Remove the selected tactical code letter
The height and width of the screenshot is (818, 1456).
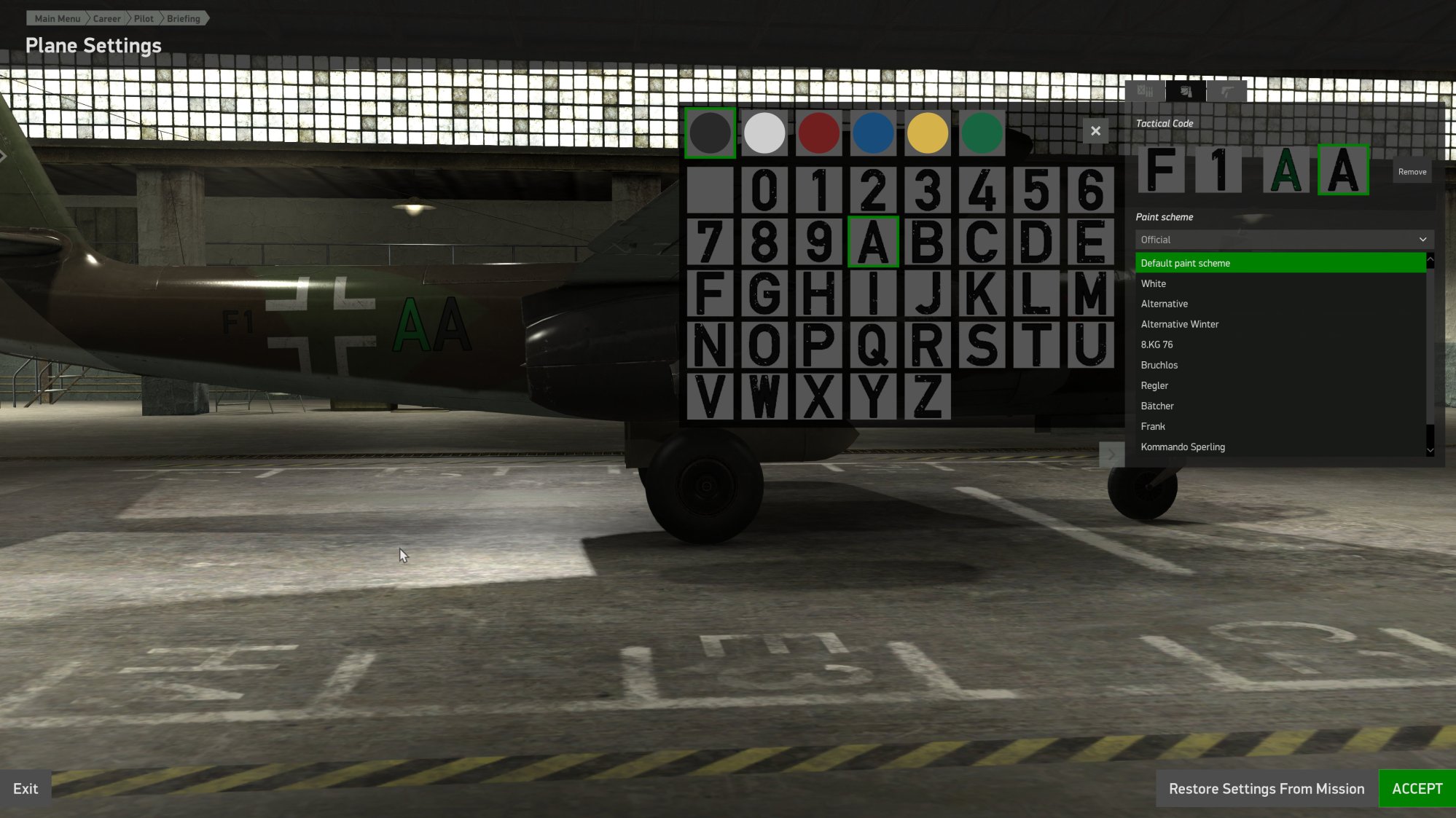(x=1412, y=171)
